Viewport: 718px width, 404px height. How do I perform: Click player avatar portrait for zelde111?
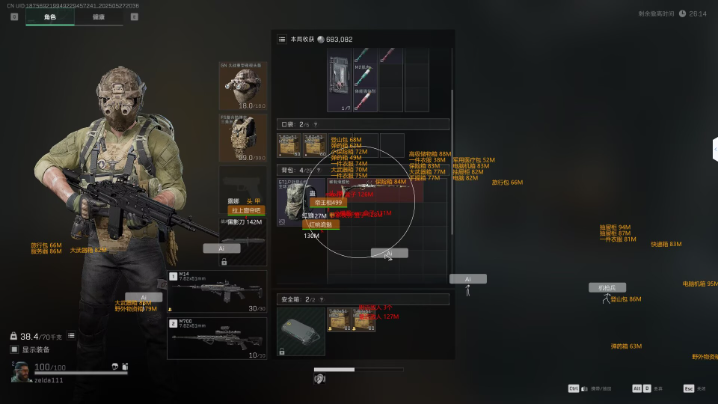tap(20, 372)
